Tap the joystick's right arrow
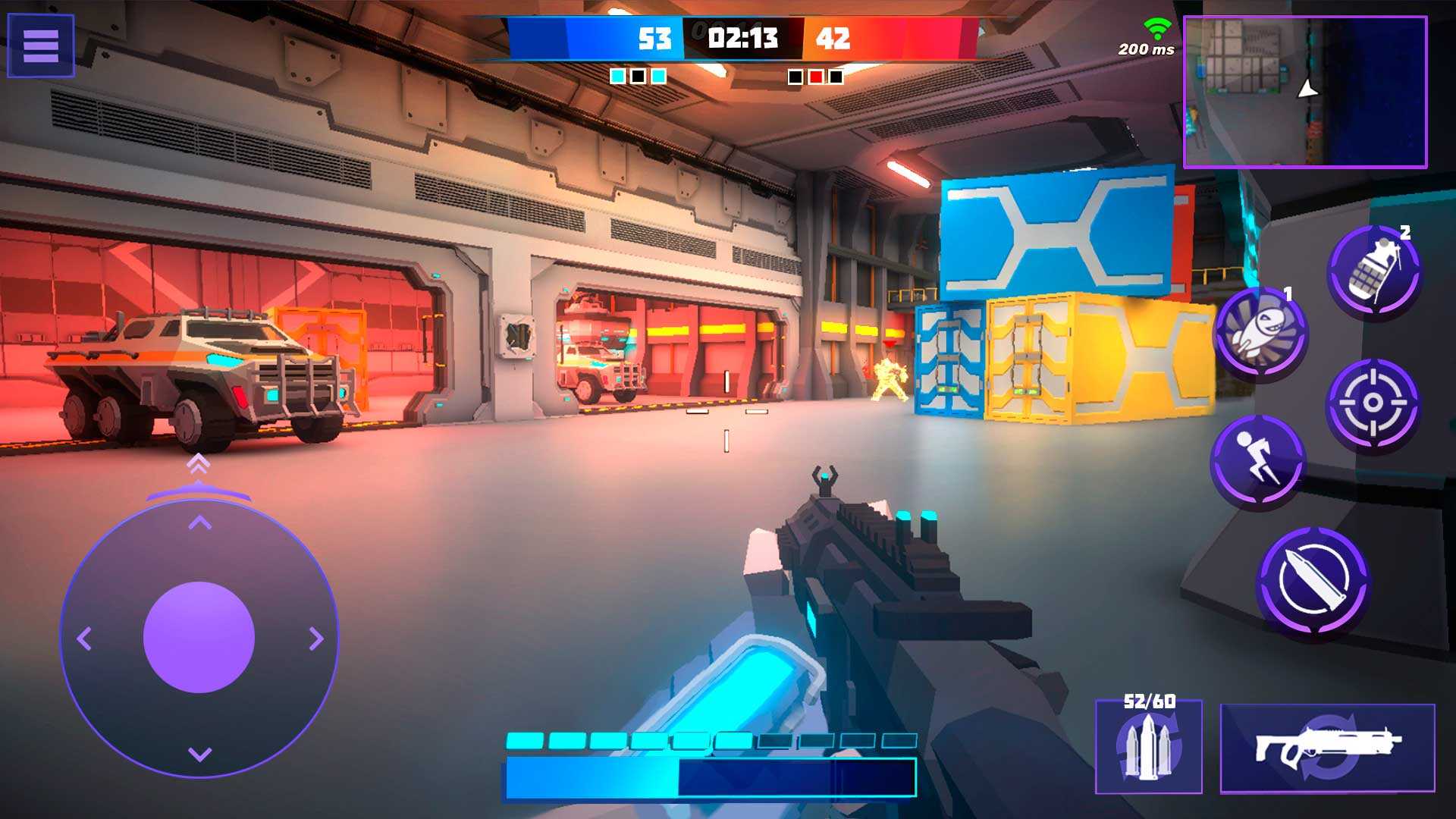This screenshot has height=819, width=1456. 316,639
